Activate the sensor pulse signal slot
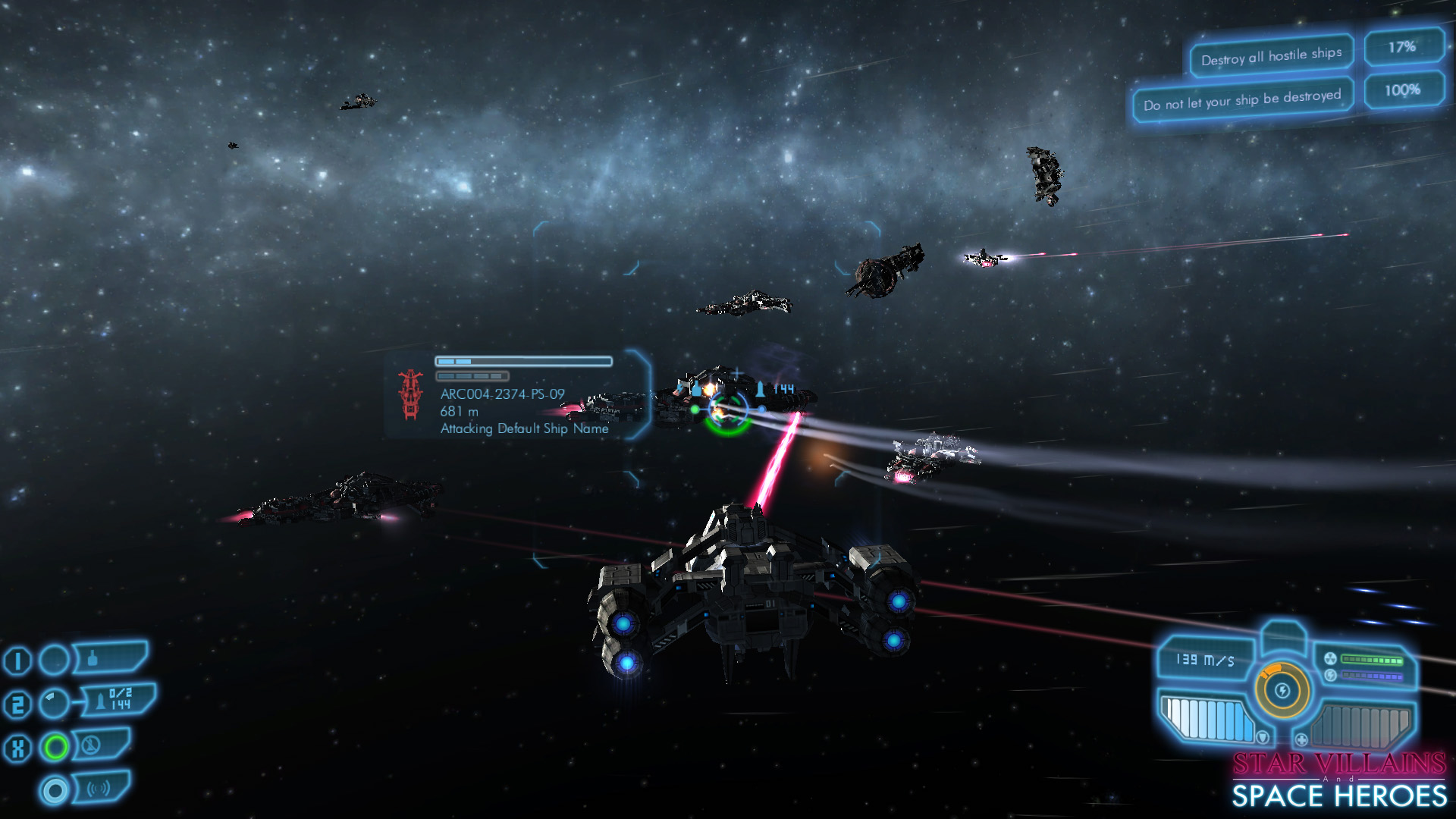The width and height of the screenshot is (1456, 819). tap(99, 789)
